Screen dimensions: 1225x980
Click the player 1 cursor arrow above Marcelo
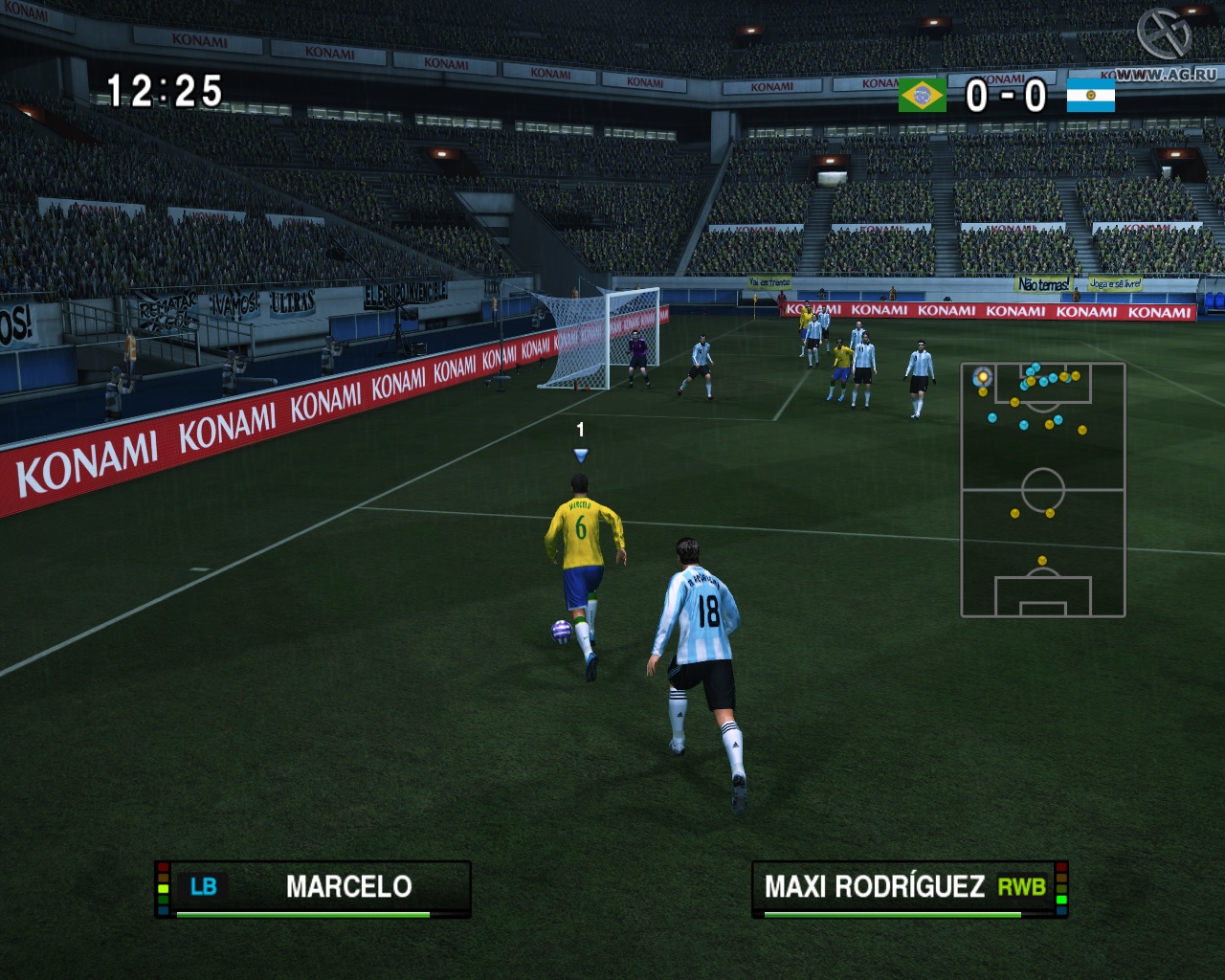pos(580,455)
